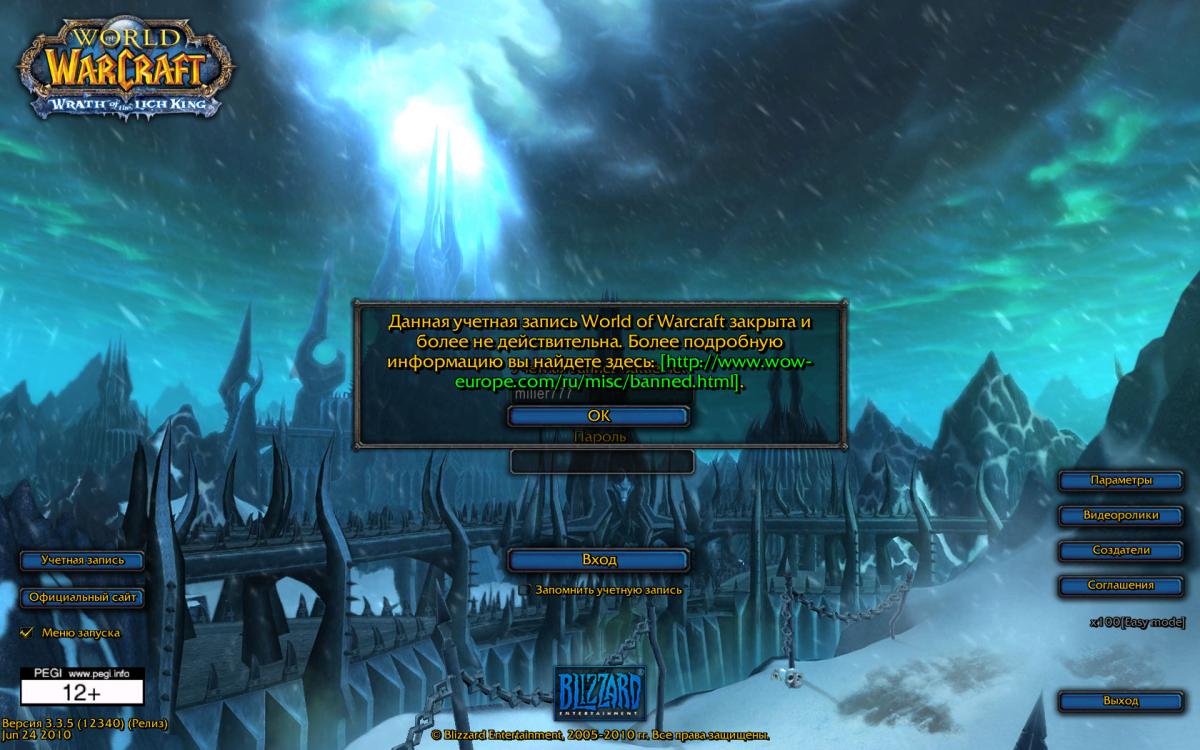Screen dimensions: 1200x750
Task: Show the Создатели credits
Action: click(1121, 551)
